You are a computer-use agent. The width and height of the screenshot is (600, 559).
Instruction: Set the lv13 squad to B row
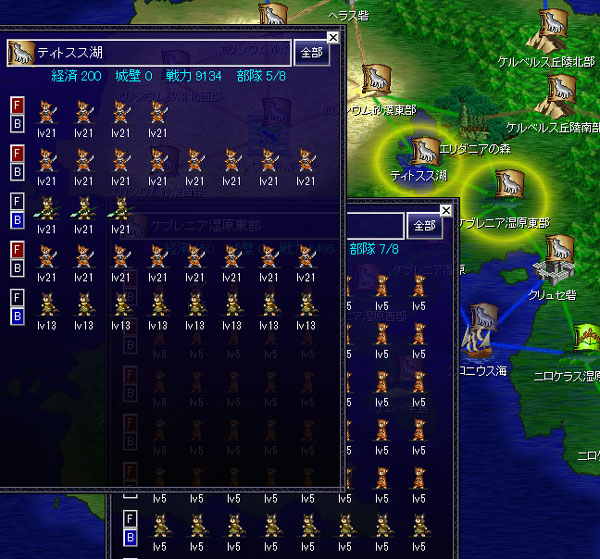click(17, 317)
